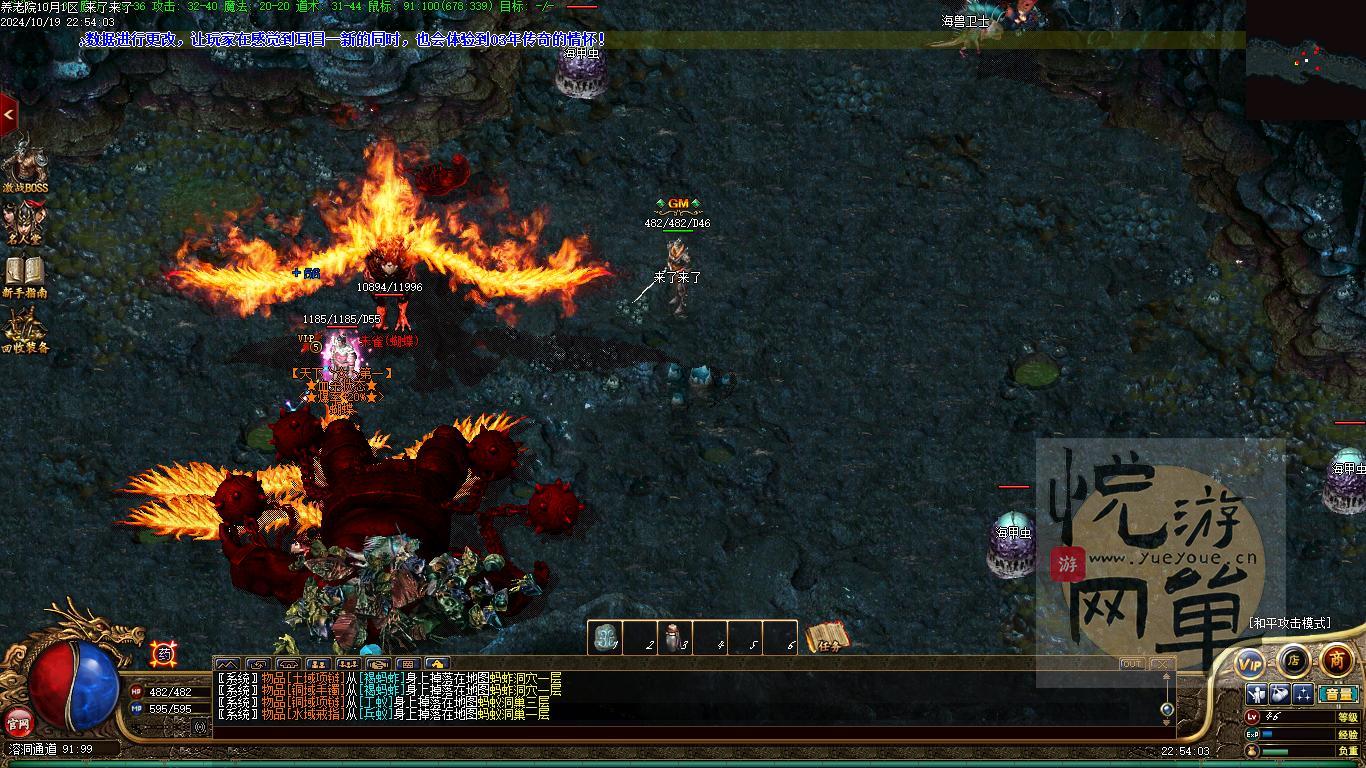The height and width of the screenshot is (768, 1366).
Task: Switch the 和平攻击模式 attack mode
Action: [x=1290, y=623]
